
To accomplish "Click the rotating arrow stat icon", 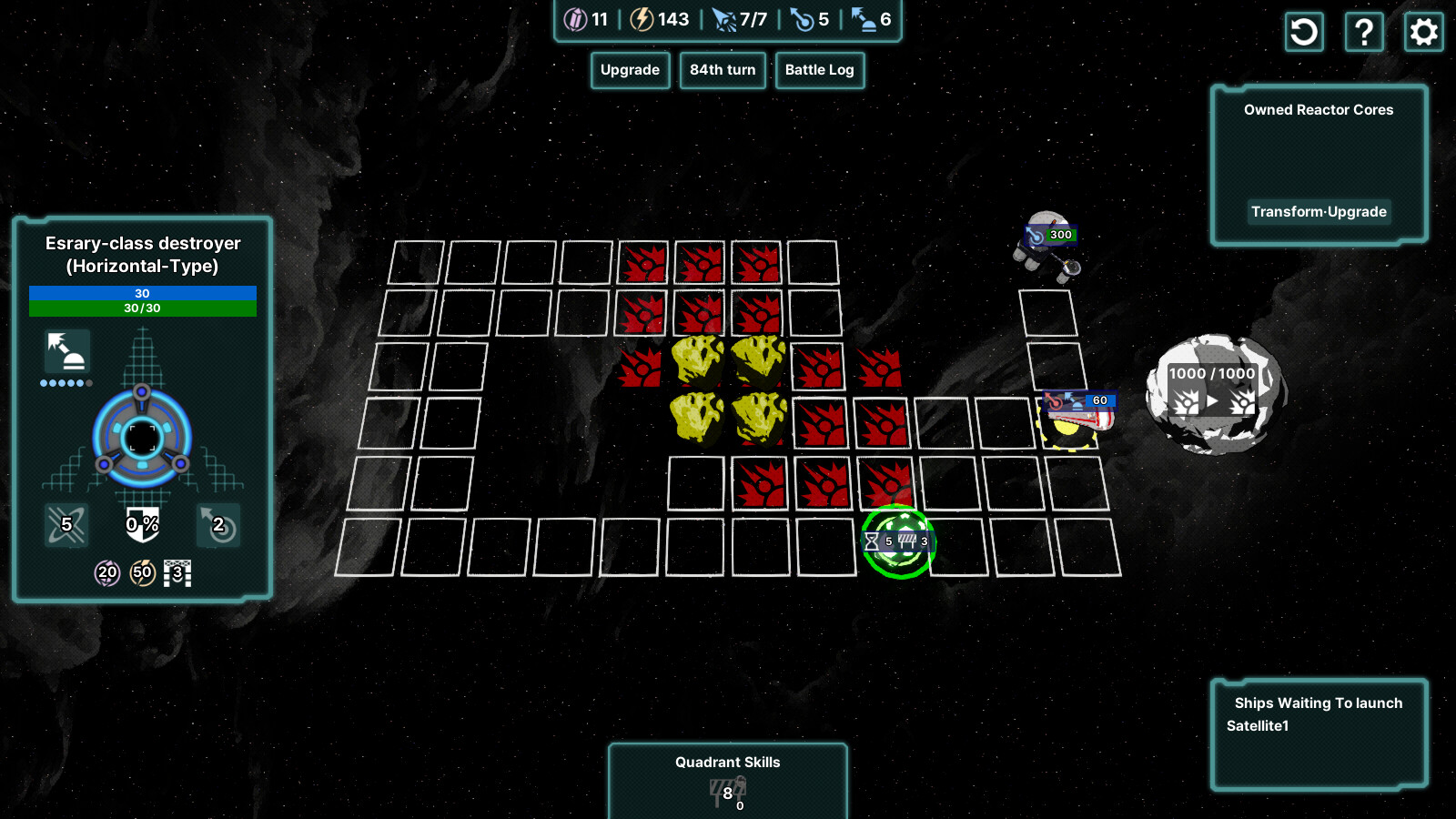I will coord(218,525).
